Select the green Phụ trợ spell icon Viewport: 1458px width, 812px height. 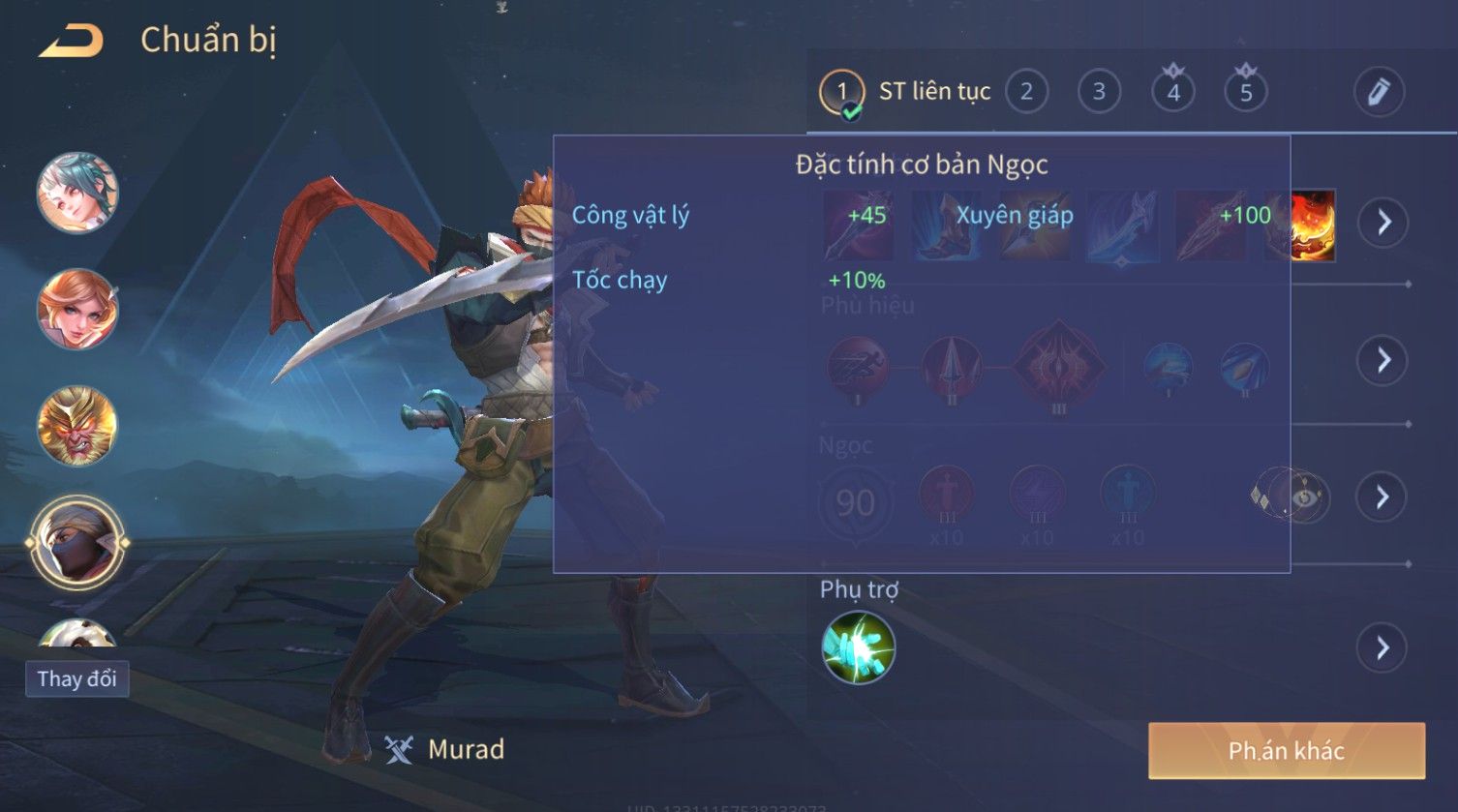(858, 647)
